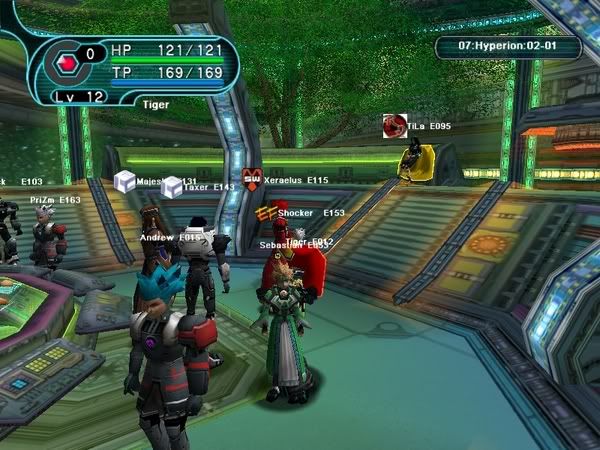Choose Shocker's orange striped emblem nameplate
This screenshot has width=600, height=450.
coord(266,213)
